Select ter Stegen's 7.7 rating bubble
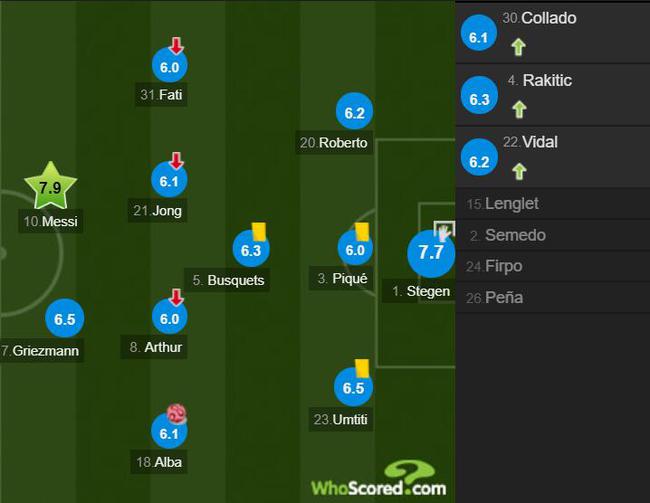The image size is (650, 503). point(430,252)
